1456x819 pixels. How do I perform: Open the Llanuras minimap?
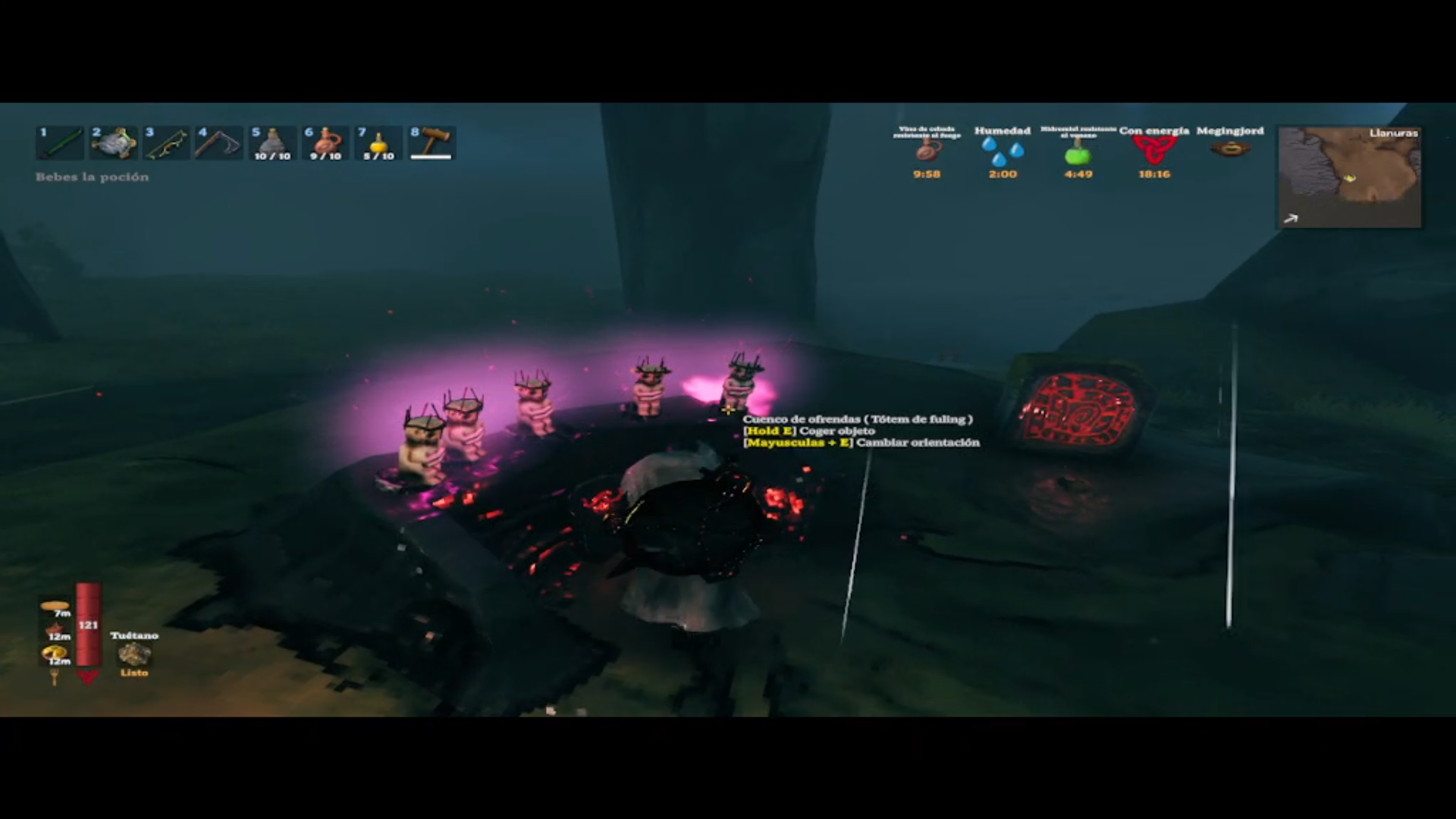[1349, 177]
